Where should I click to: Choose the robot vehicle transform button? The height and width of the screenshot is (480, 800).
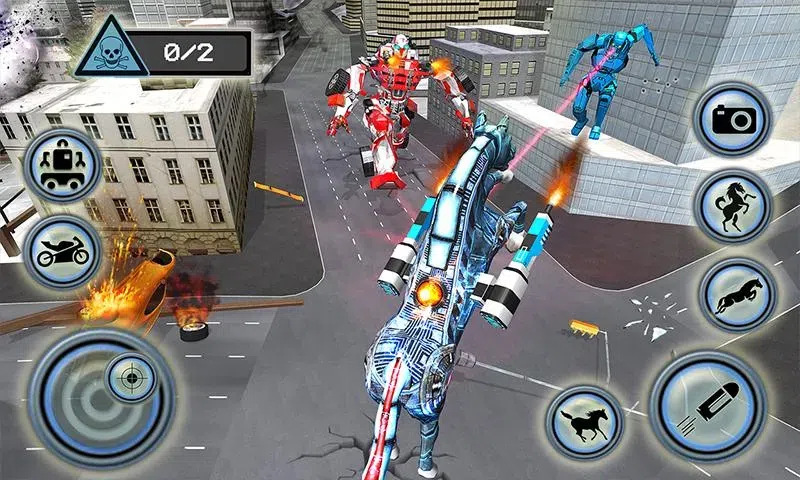(x=63, y=164)
